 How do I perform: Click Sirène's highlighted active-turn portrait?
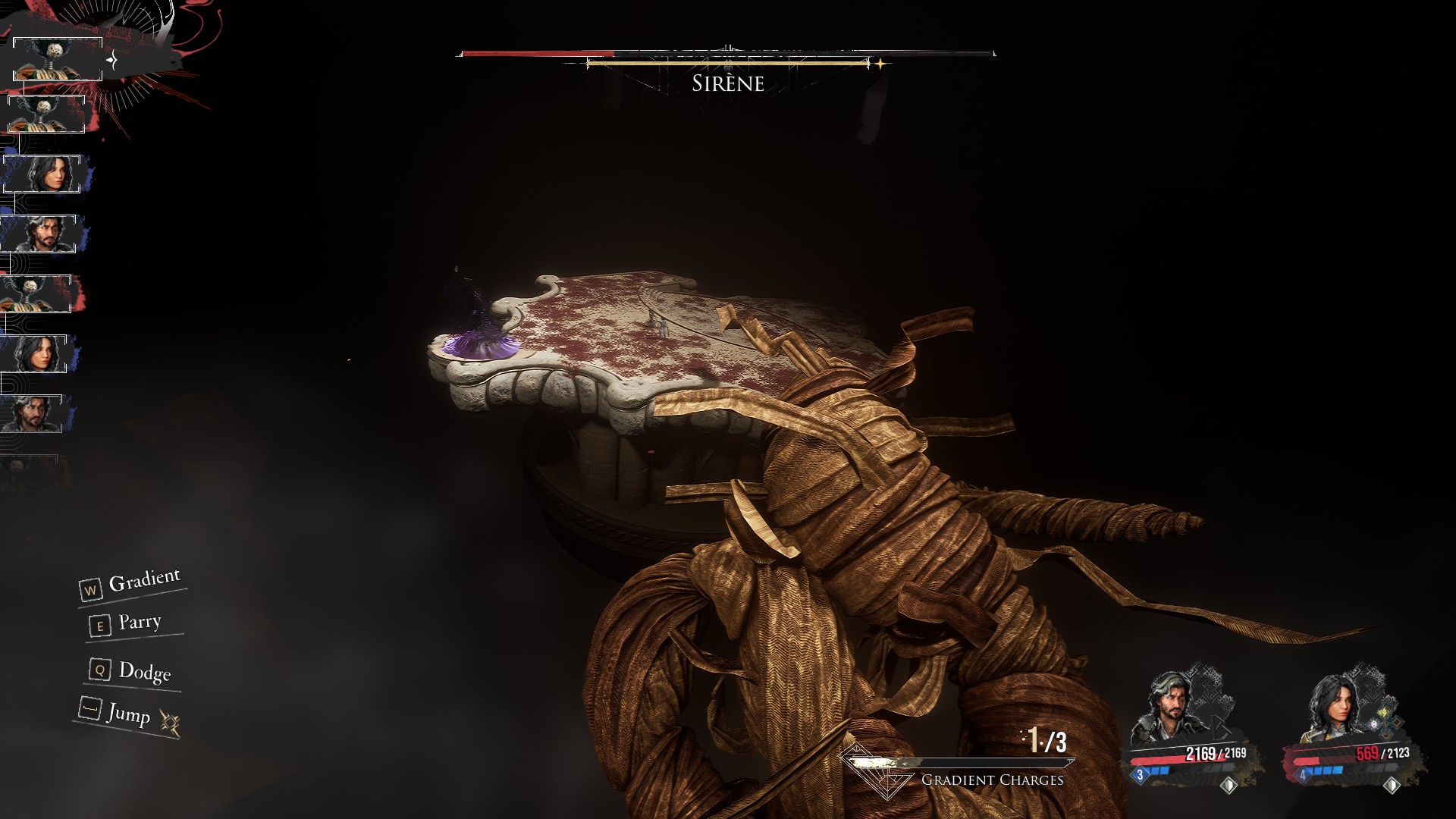(58, 59)
